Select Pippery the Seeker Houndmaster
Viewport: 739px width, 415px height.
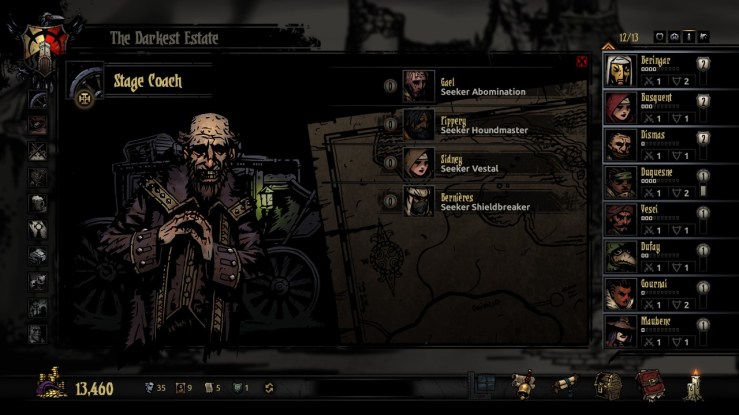(x=419, y=124)
